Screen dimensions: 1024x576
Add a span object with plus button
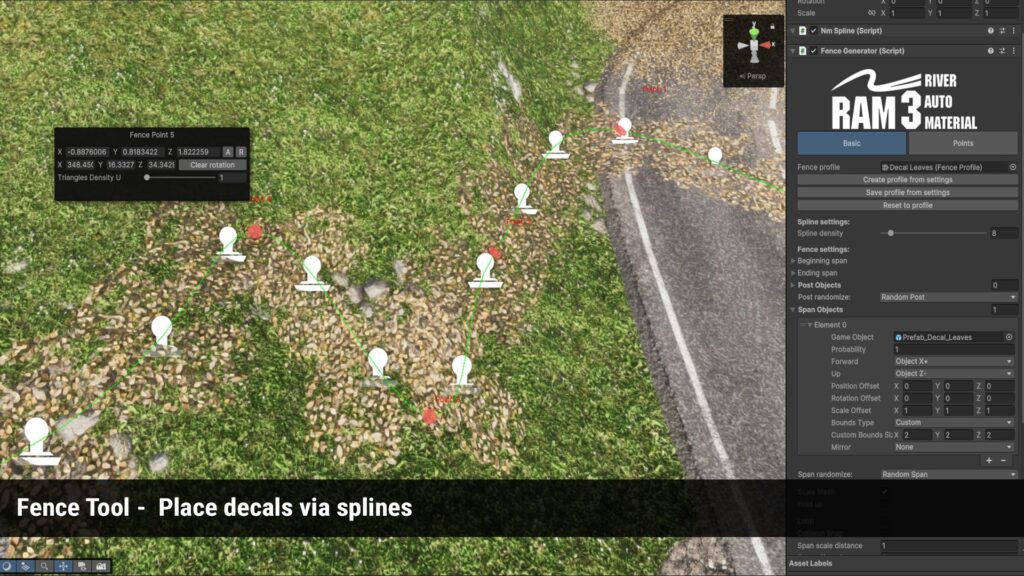989,461
